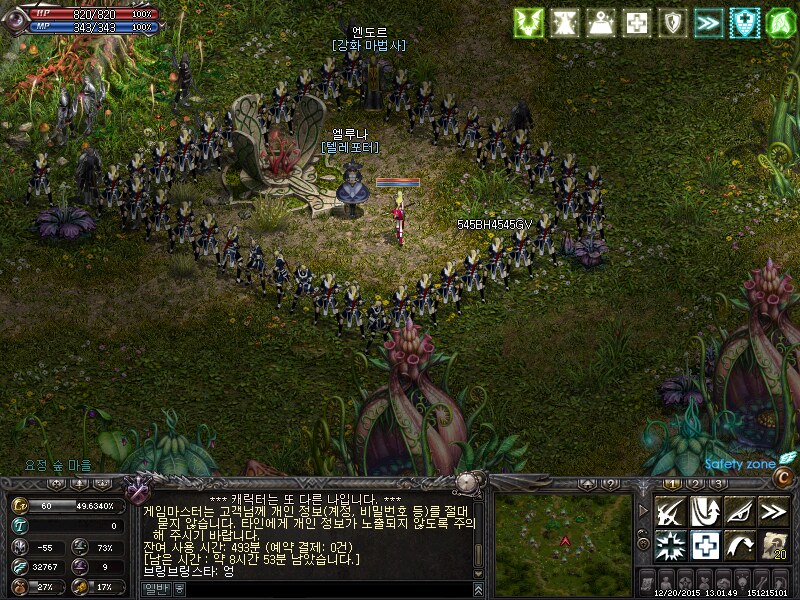This screenshot has width=800, height=600.
Task: Click the green bat wing buff icon
Action: point(529,23)
